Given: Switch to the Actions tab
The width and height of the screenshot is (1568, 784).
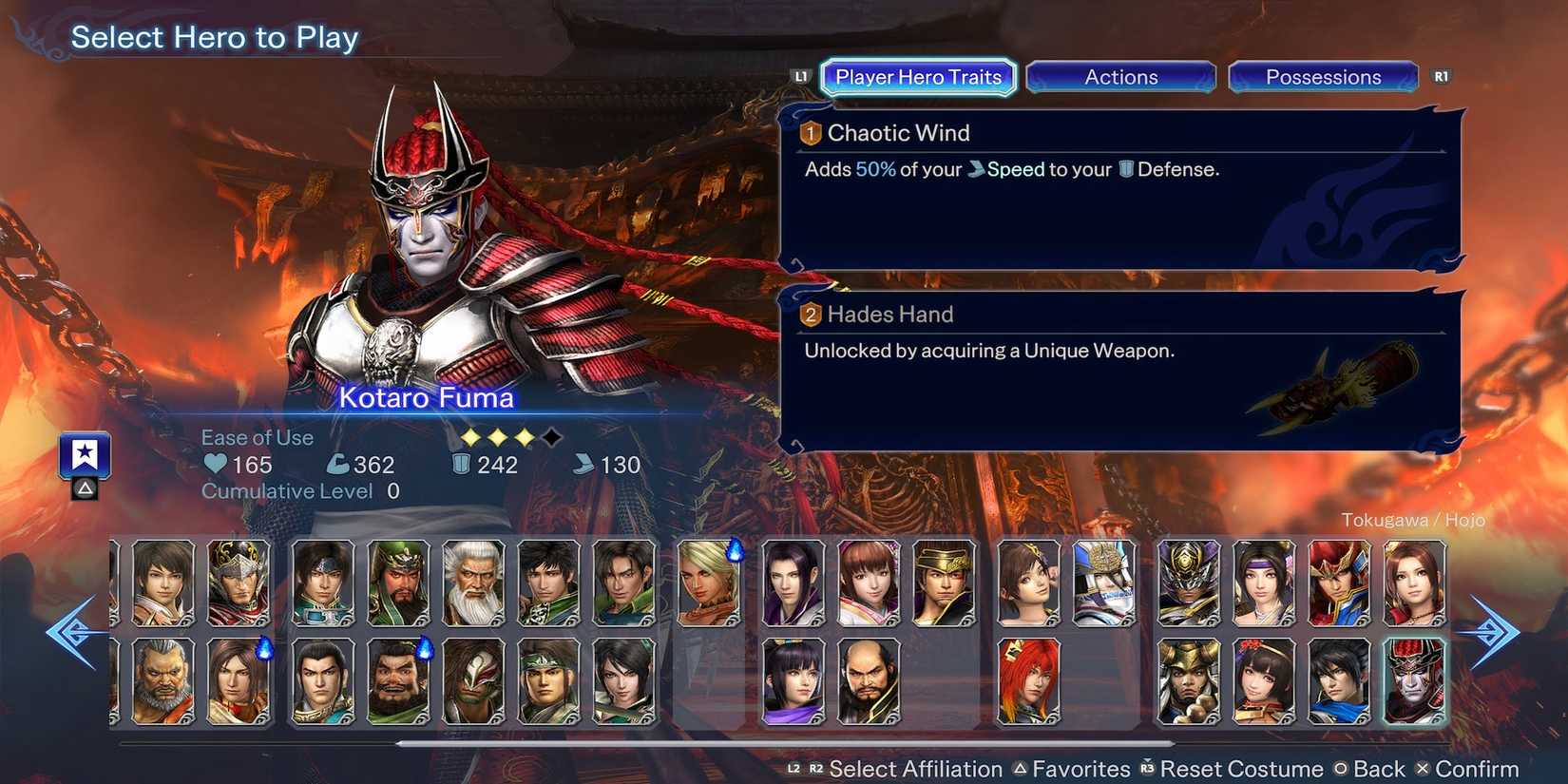Looking at the screenshot, I should pos(1121,77).
